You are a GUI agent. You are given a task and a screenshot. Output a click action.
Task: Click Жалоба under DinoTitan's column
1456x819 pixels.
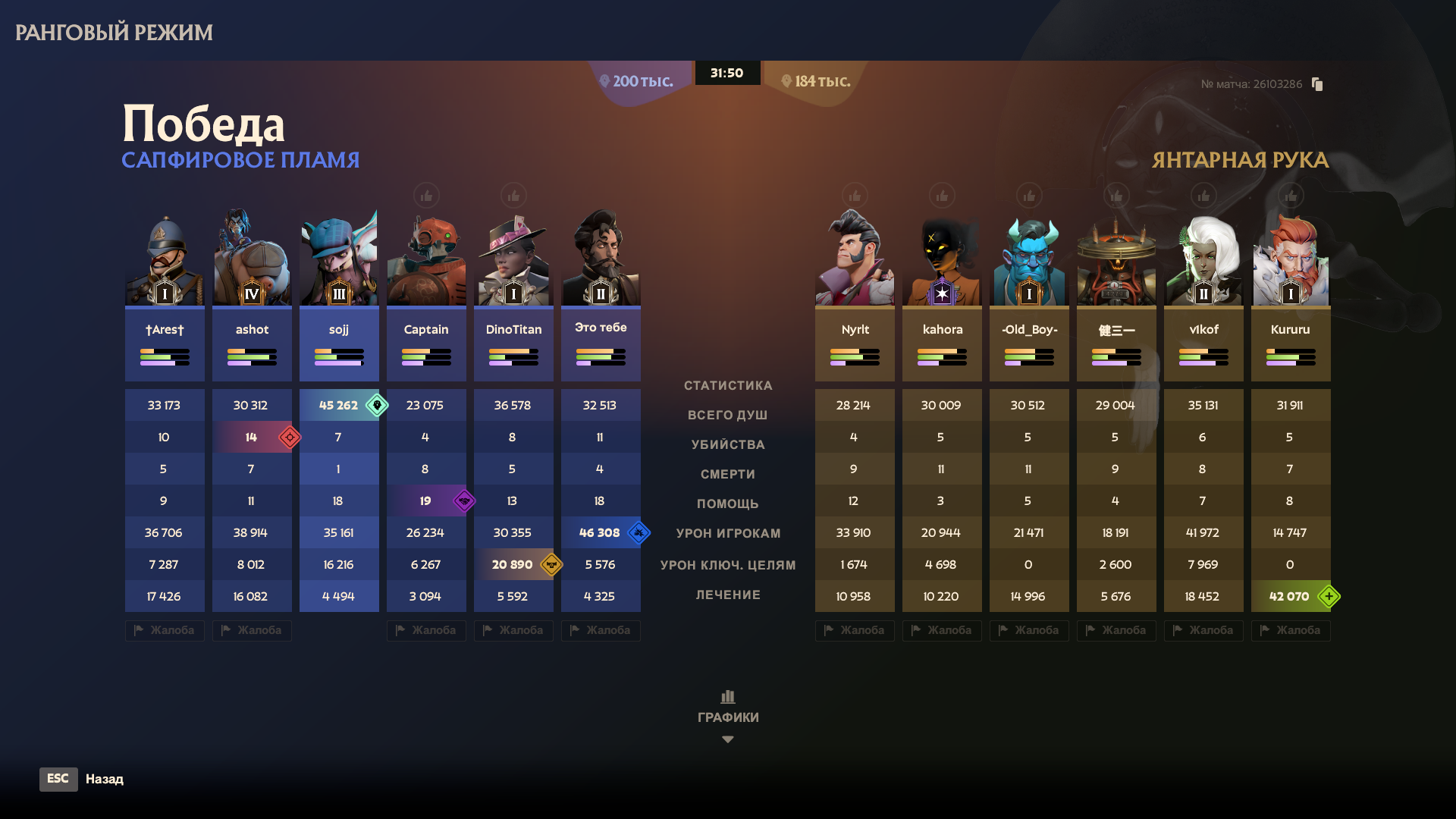tap(513, 630)
